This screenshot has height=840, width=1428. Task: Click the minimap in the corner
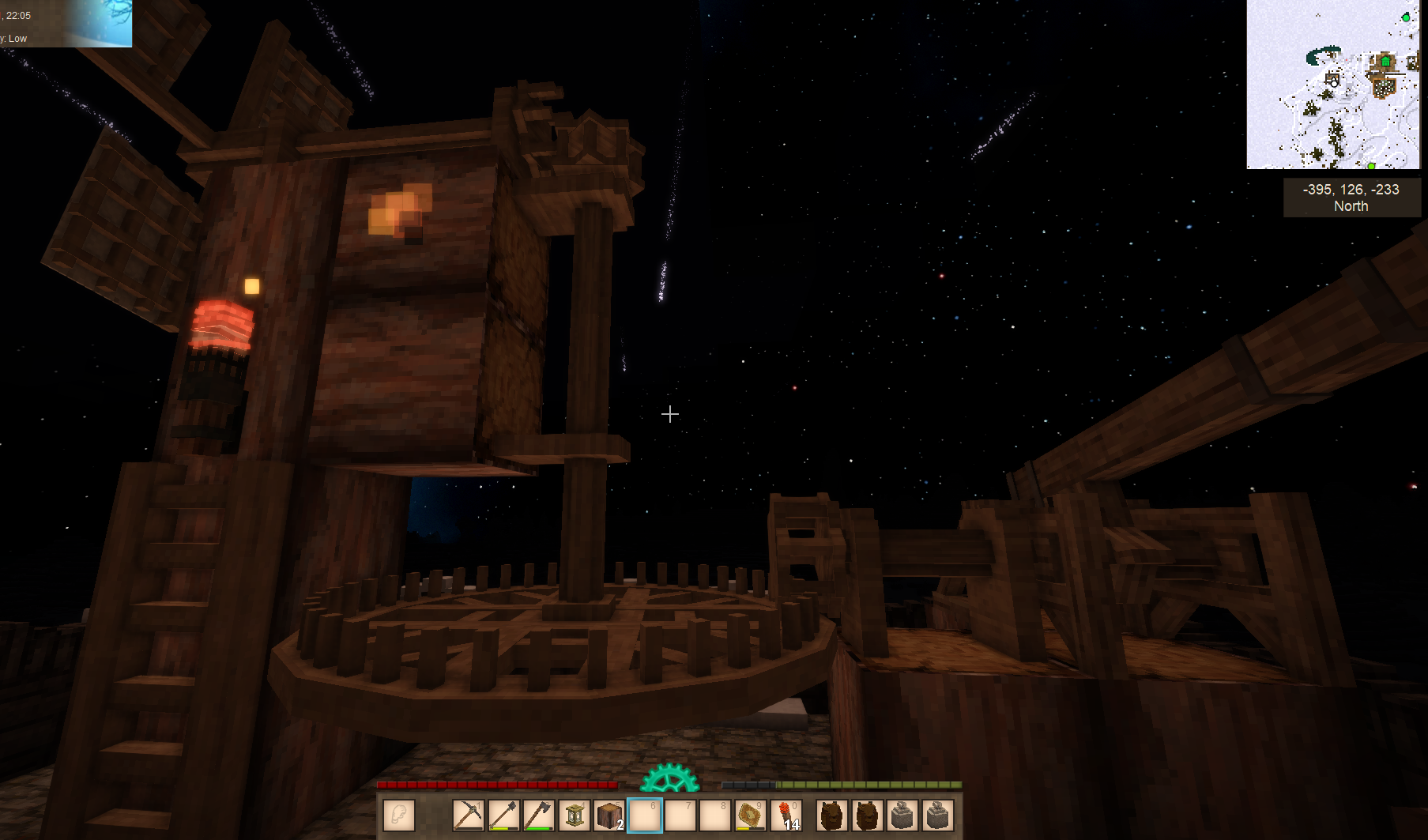pyautogui.click(x=1333, y=85)
